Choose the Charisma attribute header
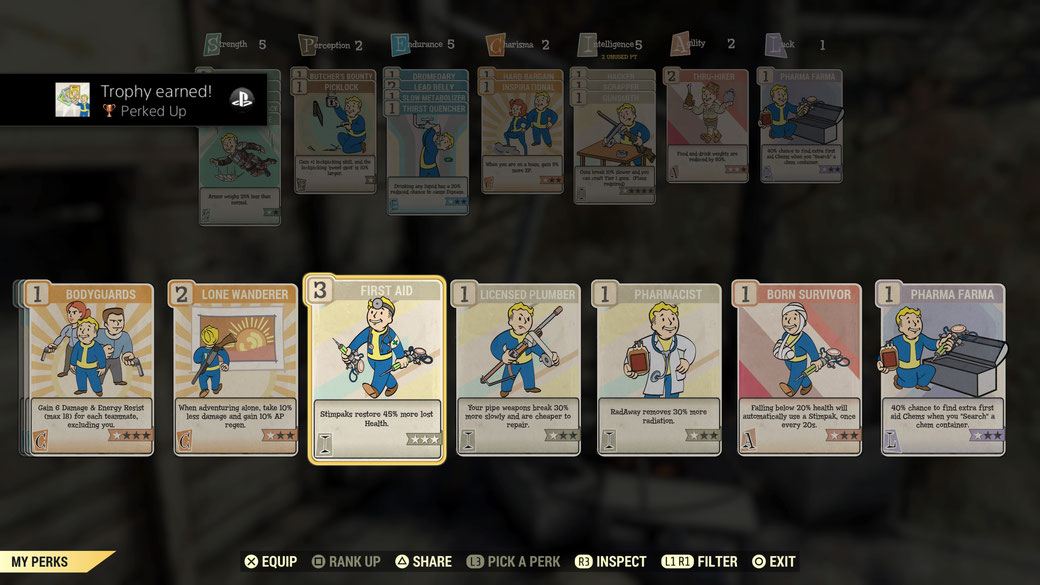 pyautogui.click(x=517, y=45)
